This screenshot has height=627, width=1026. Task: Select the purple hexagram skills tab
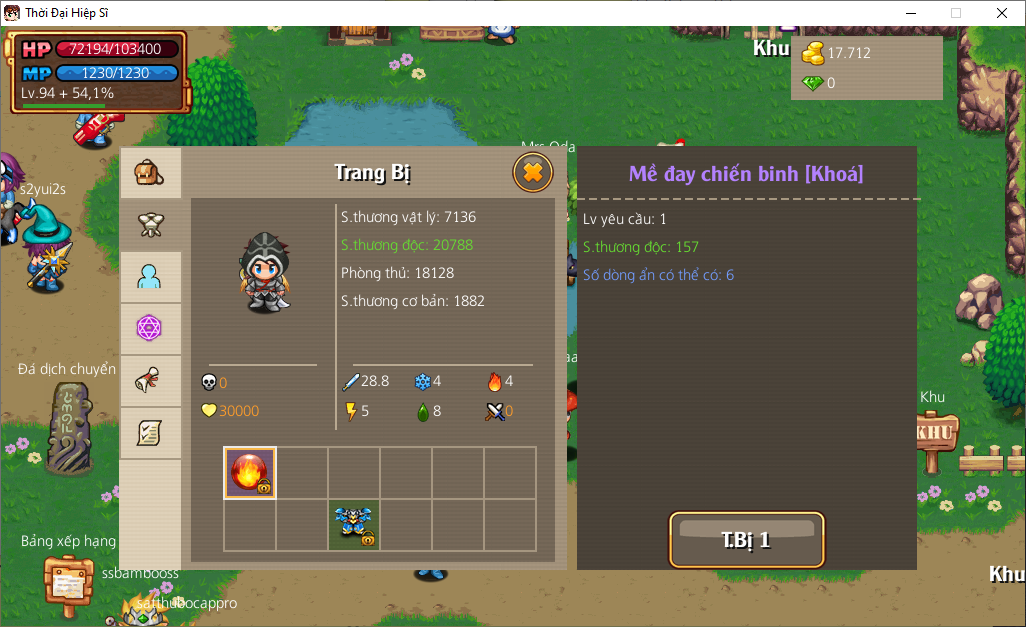click(150, 328)
